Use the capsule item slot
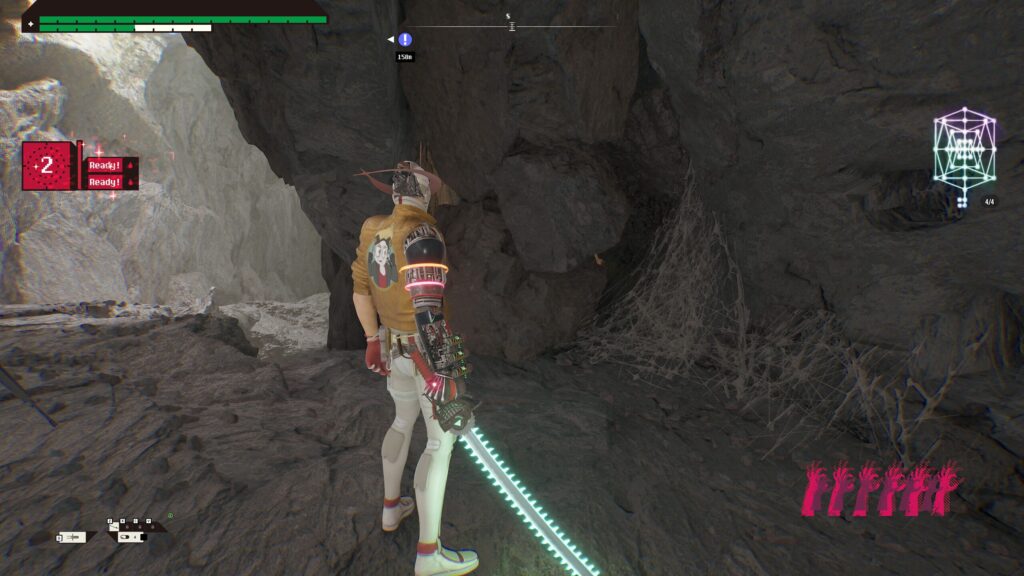 click(x=130, y=538)
